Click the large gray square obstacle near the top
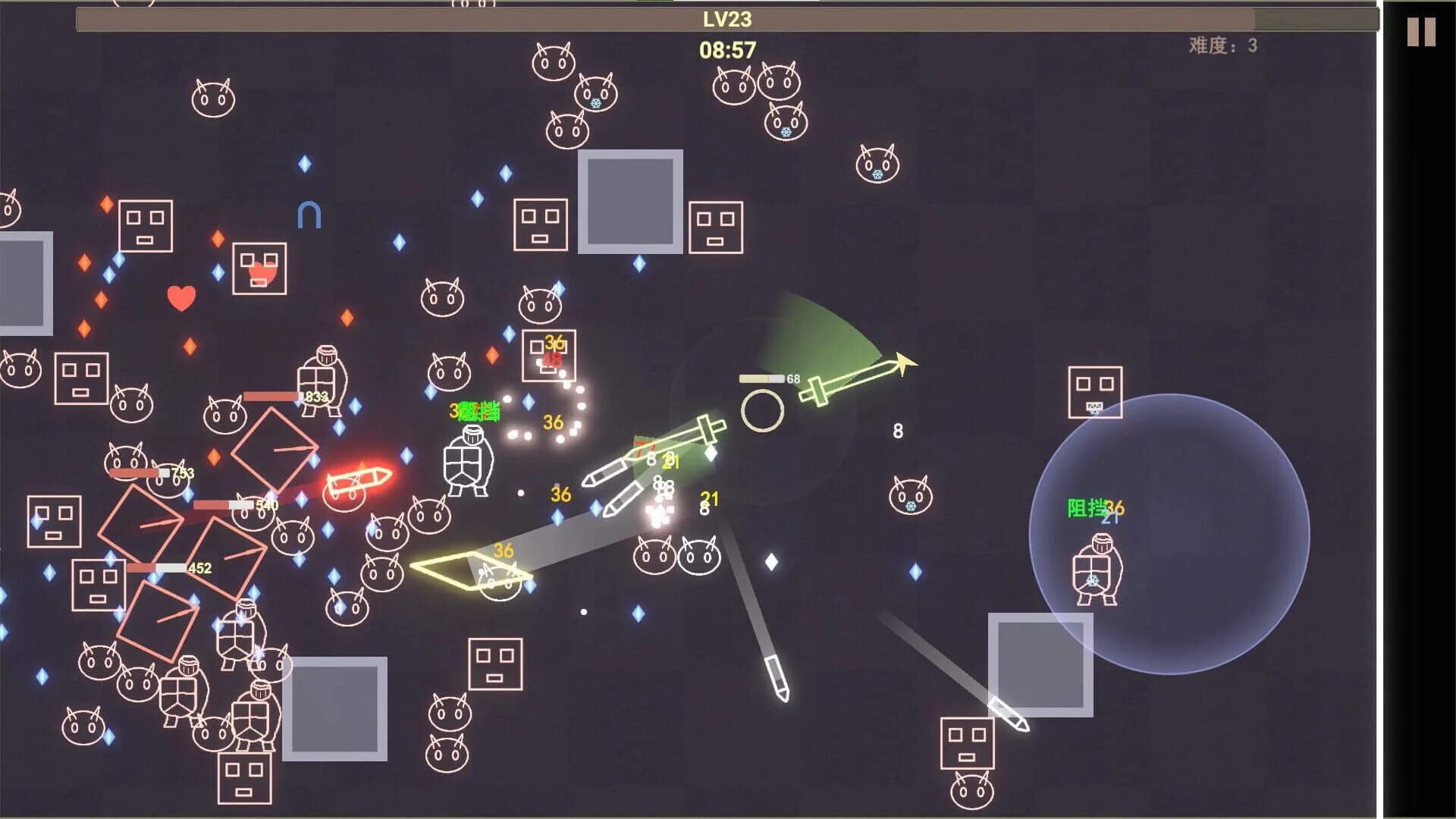This screenshot has width=1456, height=819. [x=632, y=202]
